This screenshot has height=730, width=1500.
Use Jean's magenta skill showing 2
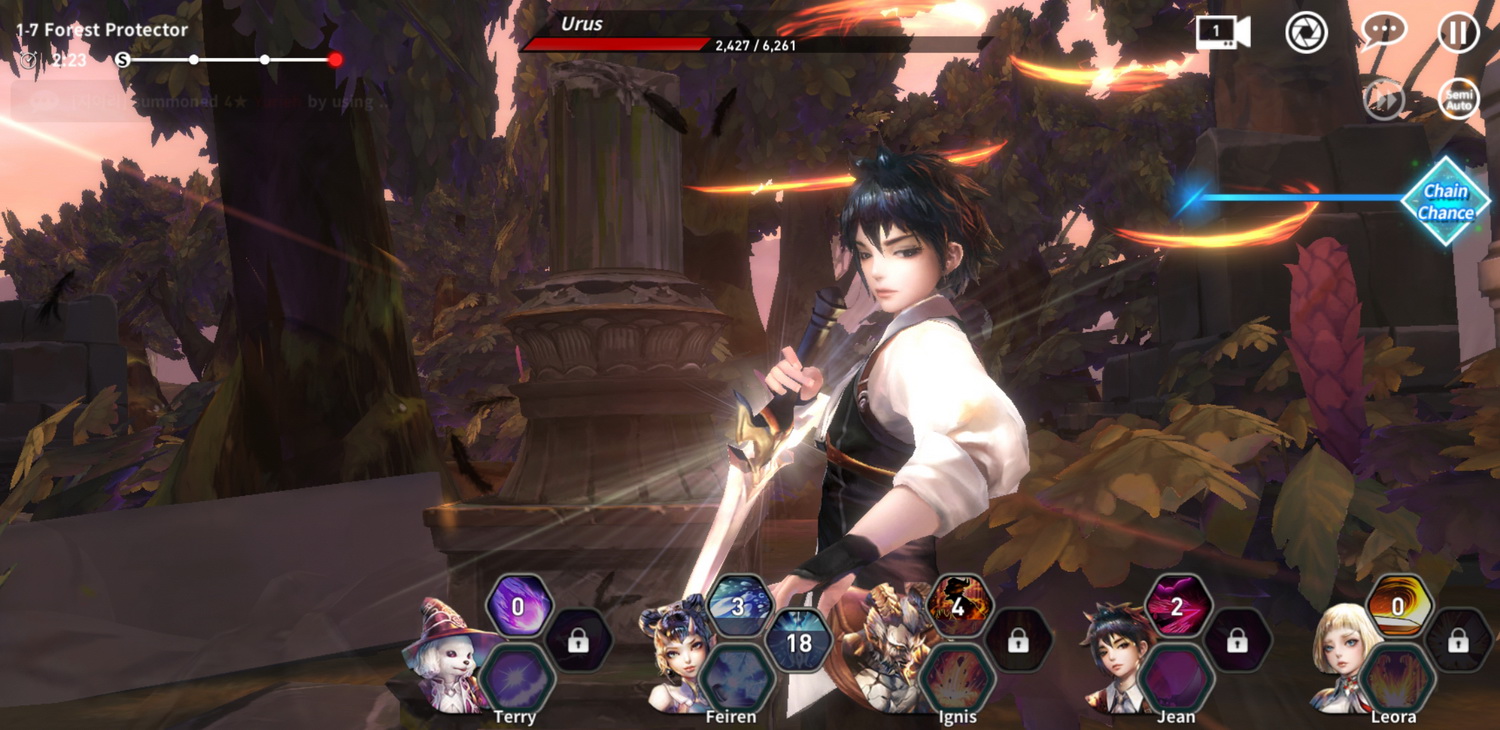[1177, 606]
